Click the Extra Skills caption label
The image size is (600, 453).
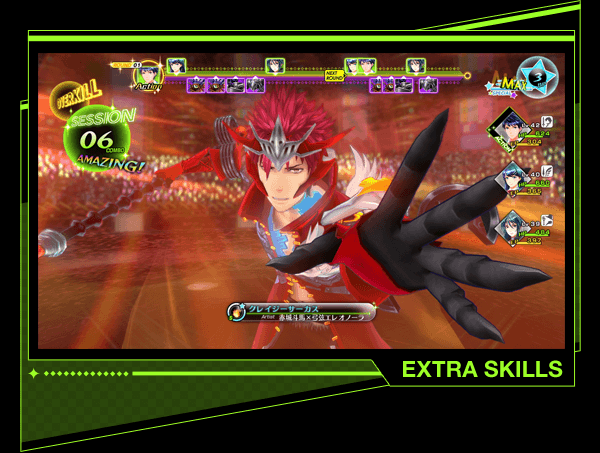pos(481,370)
